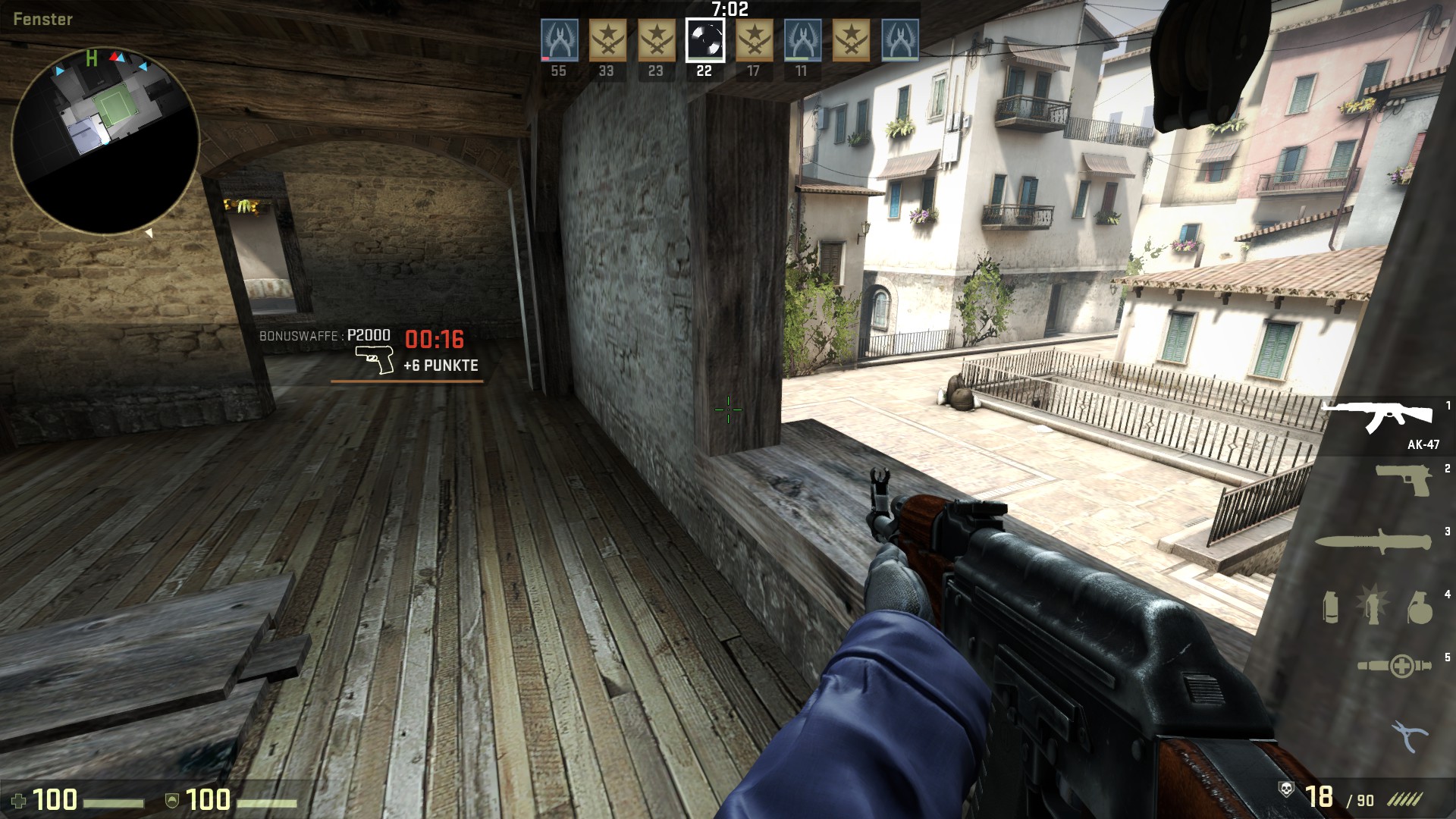Choose the smoke grenade icon
1456x819 pixels.
[1331, 607]
